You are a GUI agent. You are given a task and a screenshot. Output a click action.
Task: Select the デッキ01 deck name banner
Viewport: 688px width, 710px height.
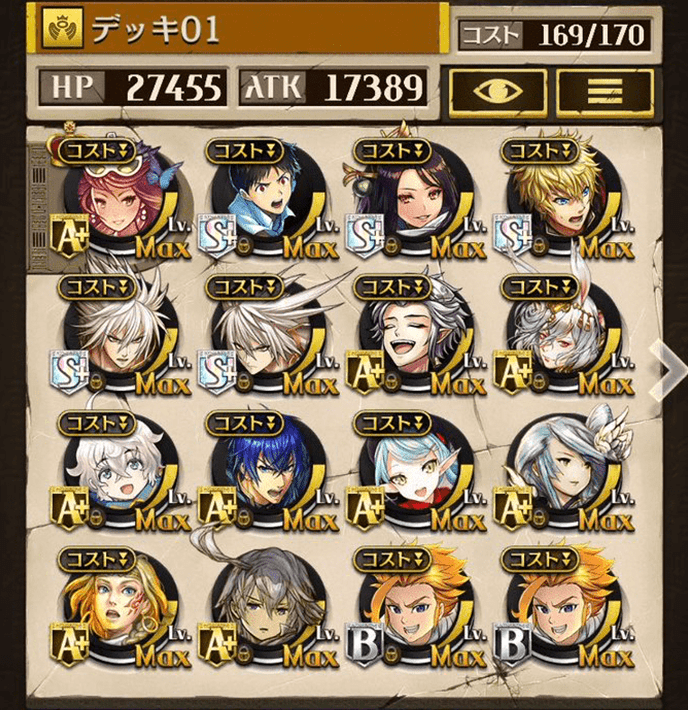pos(240,29)
